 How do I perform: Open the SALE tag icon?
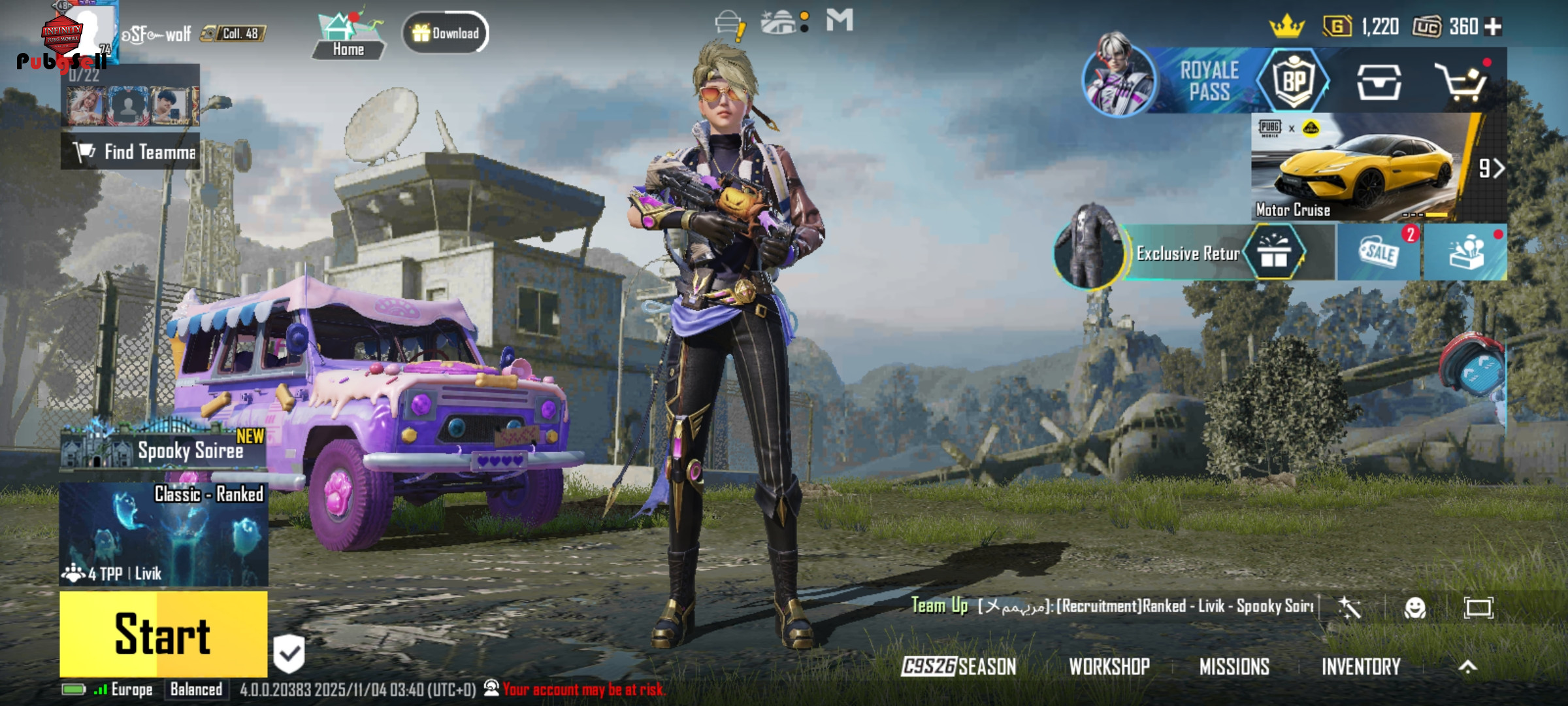(1379, 252)
